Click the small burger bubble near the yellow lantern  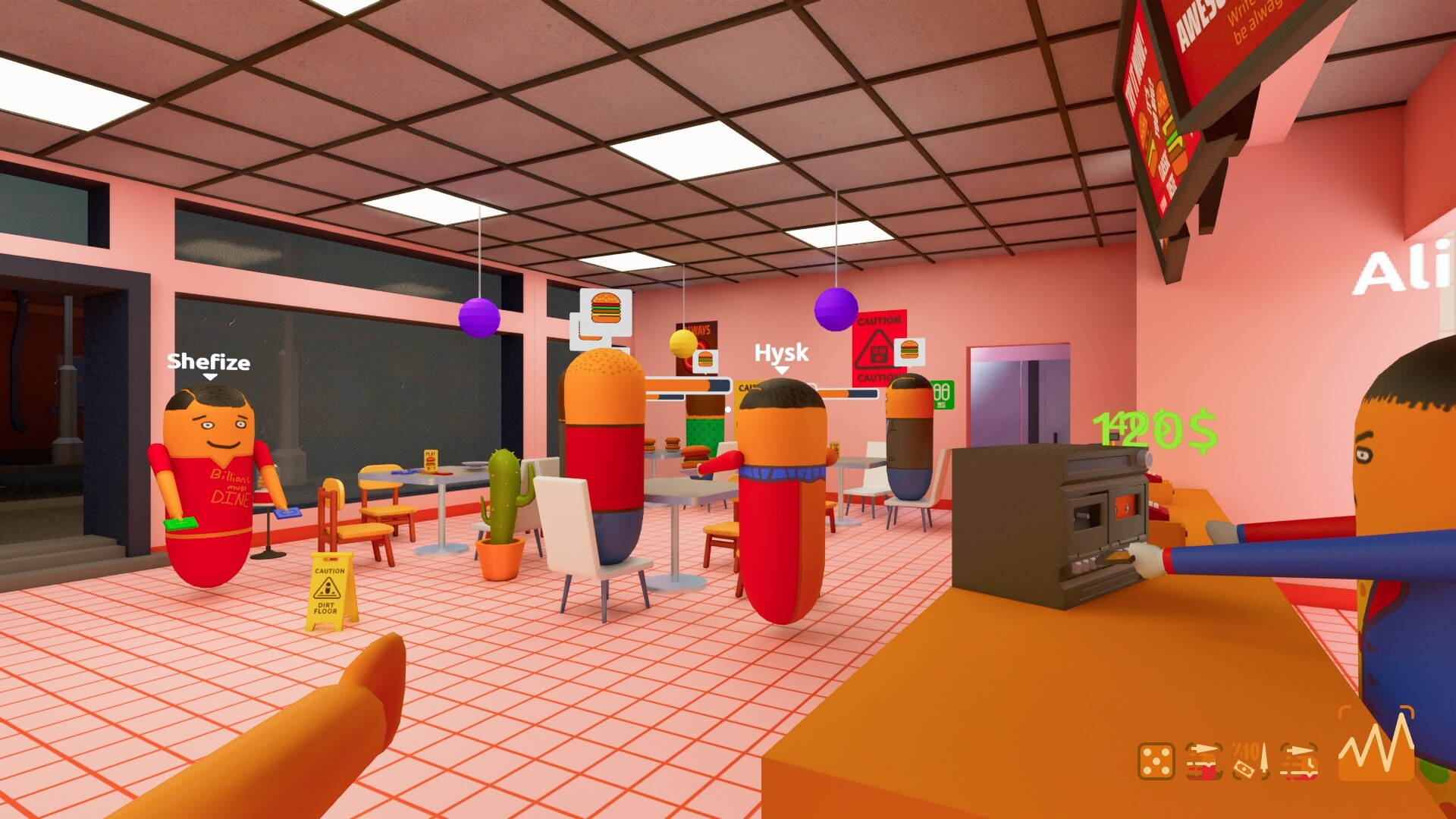point(705,359)
